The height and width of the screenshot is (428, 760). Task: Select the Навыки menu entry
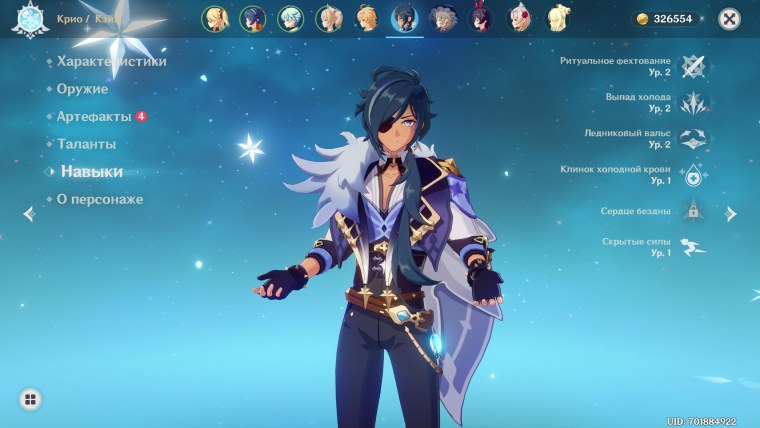(x=91, y=172)
